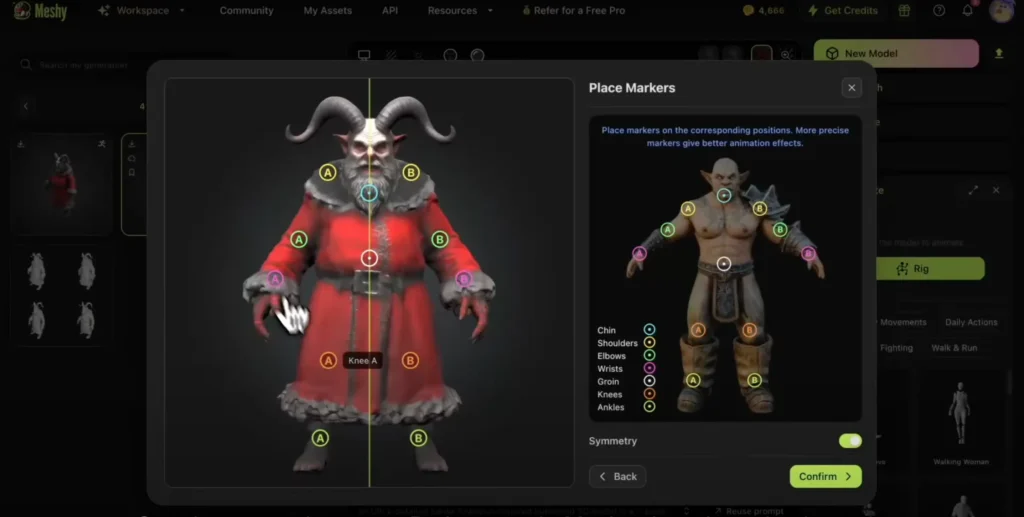
Task: Select ankle marker A on the red-robed model
Action: pos(320,437)
